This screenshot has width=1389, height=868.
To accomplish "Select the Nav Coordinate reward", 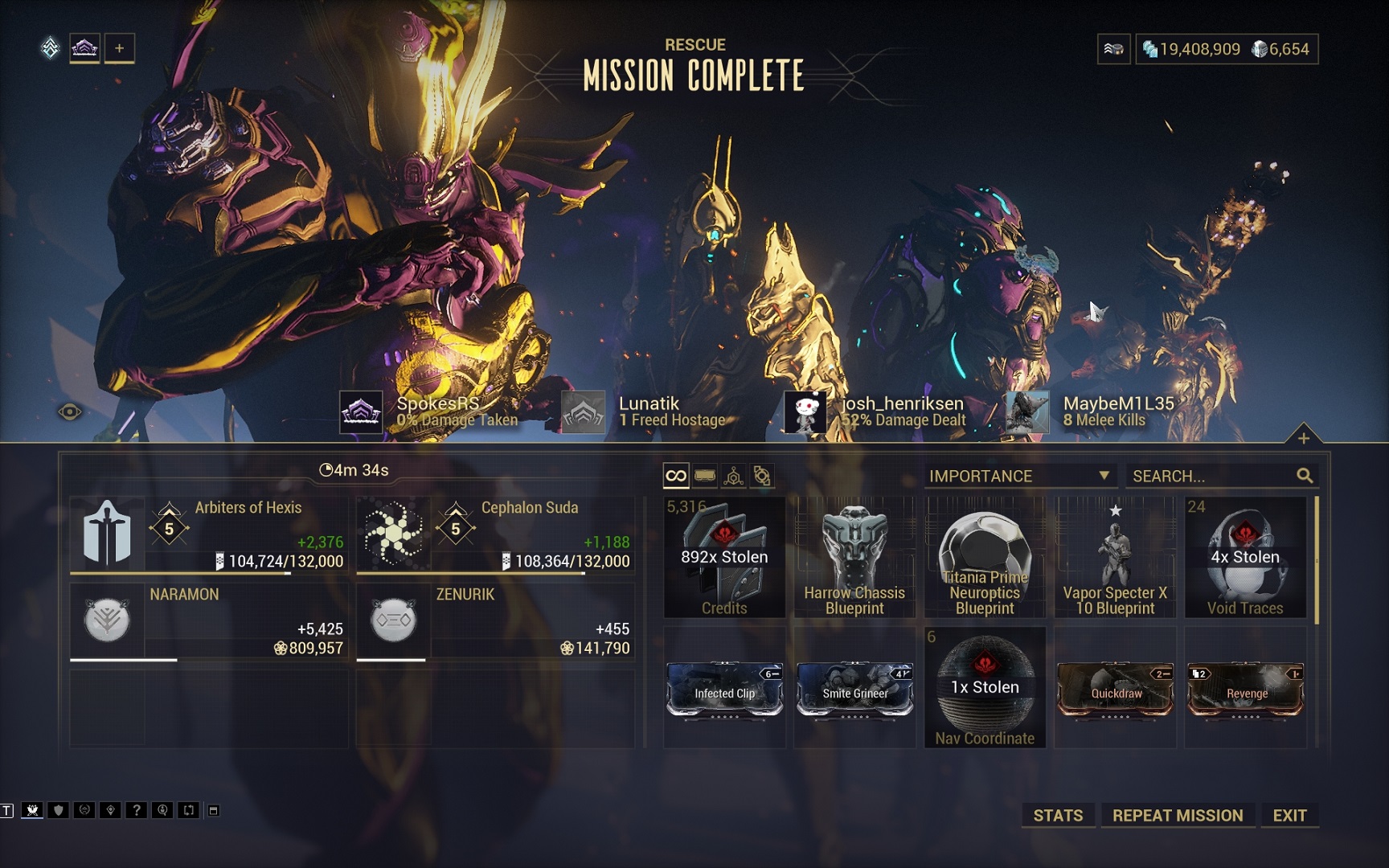I will 985,689.
